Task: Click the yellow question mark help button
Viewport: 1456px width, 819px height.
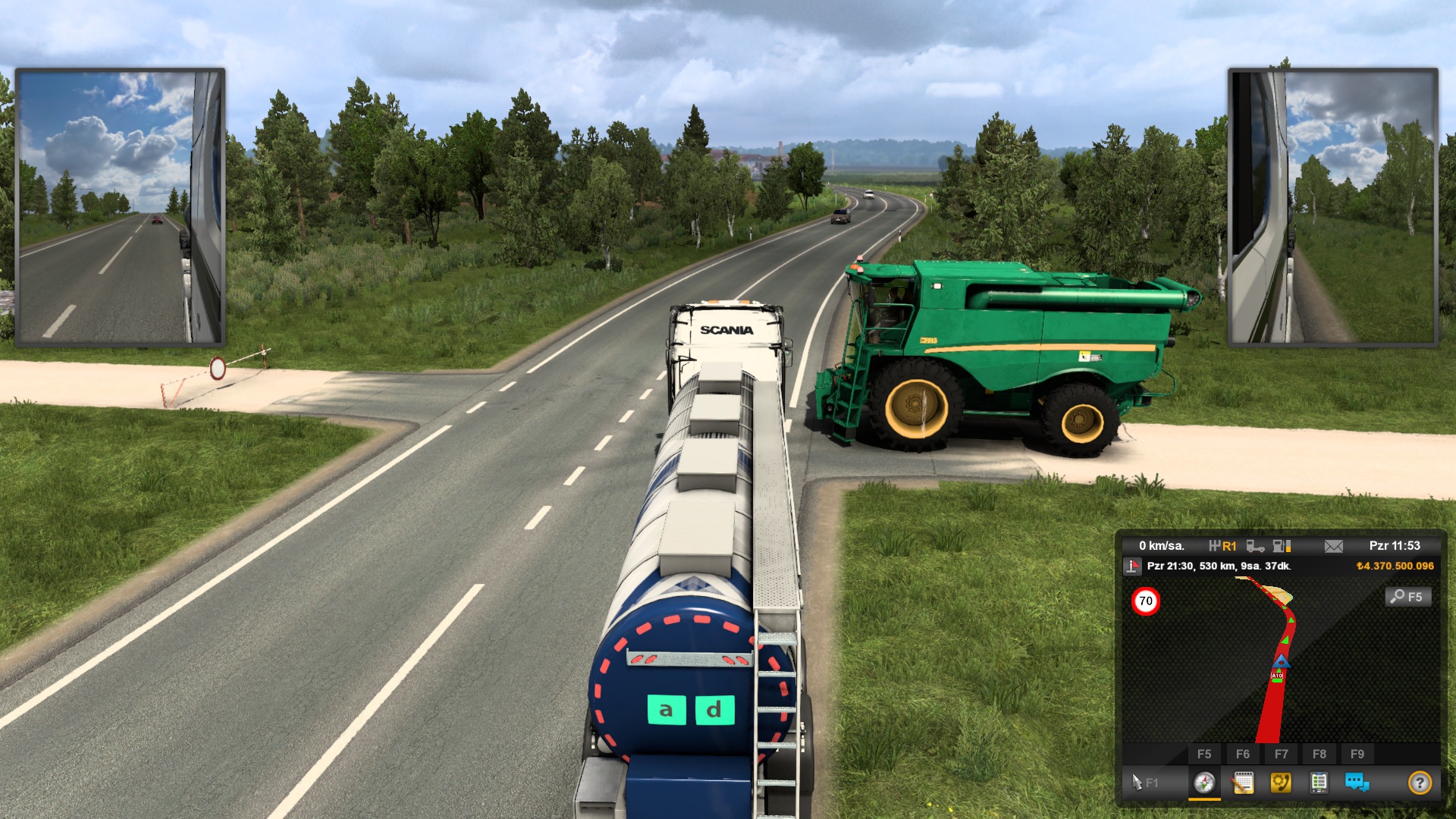Action: click(x=1420, y=783)
